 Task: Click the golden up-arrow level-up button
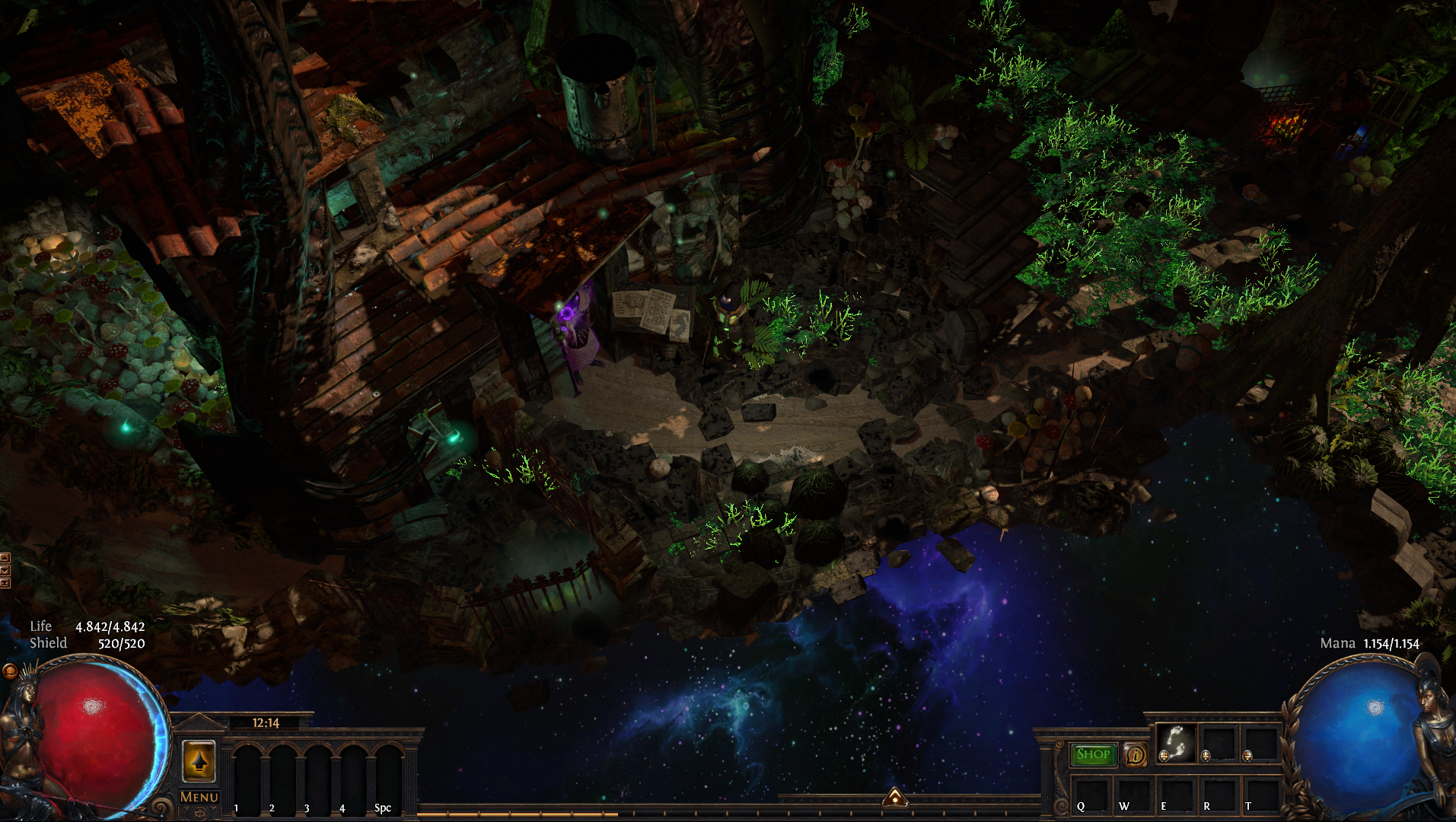coord(199,761)
